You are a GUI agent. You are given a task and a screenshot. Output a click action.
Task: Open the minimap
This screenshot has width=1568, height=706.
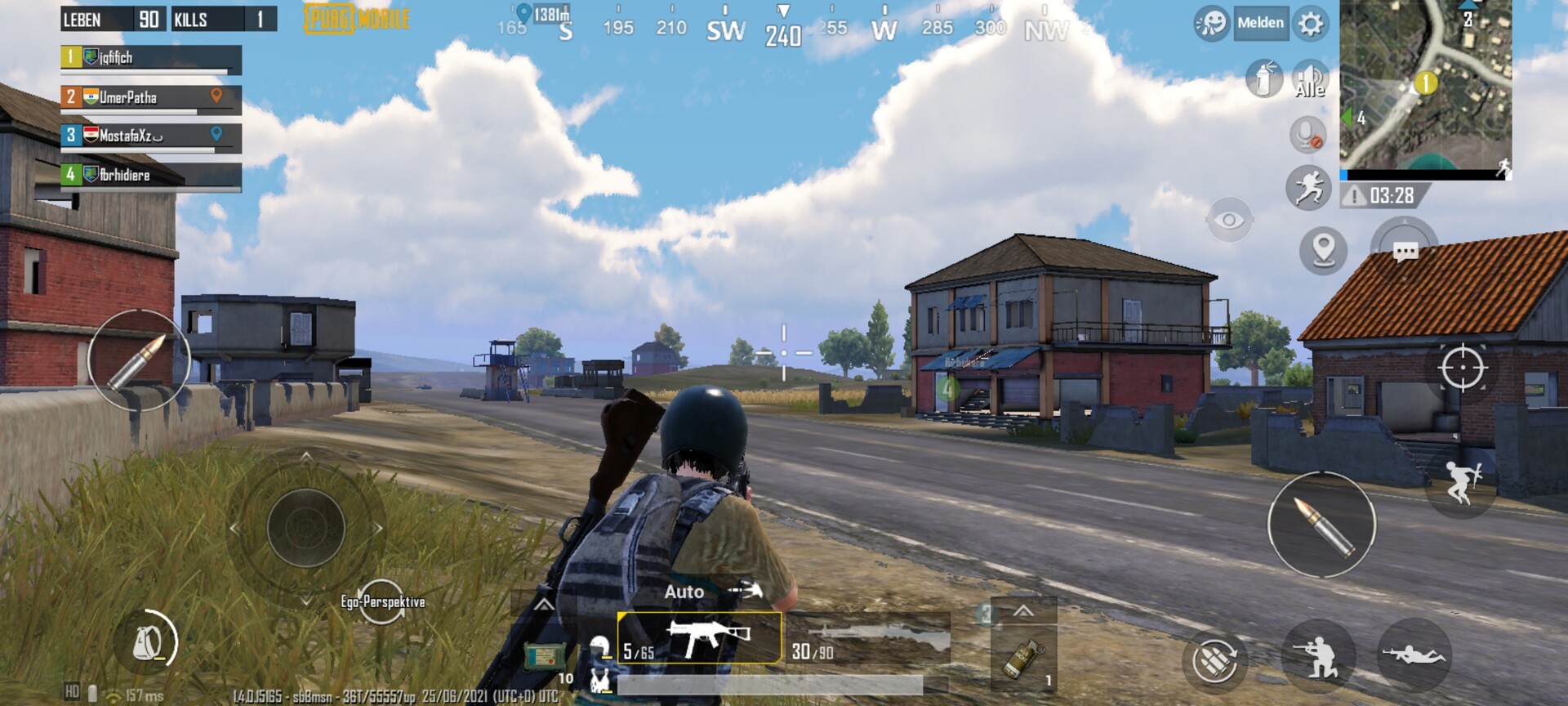coord(1425,86)
